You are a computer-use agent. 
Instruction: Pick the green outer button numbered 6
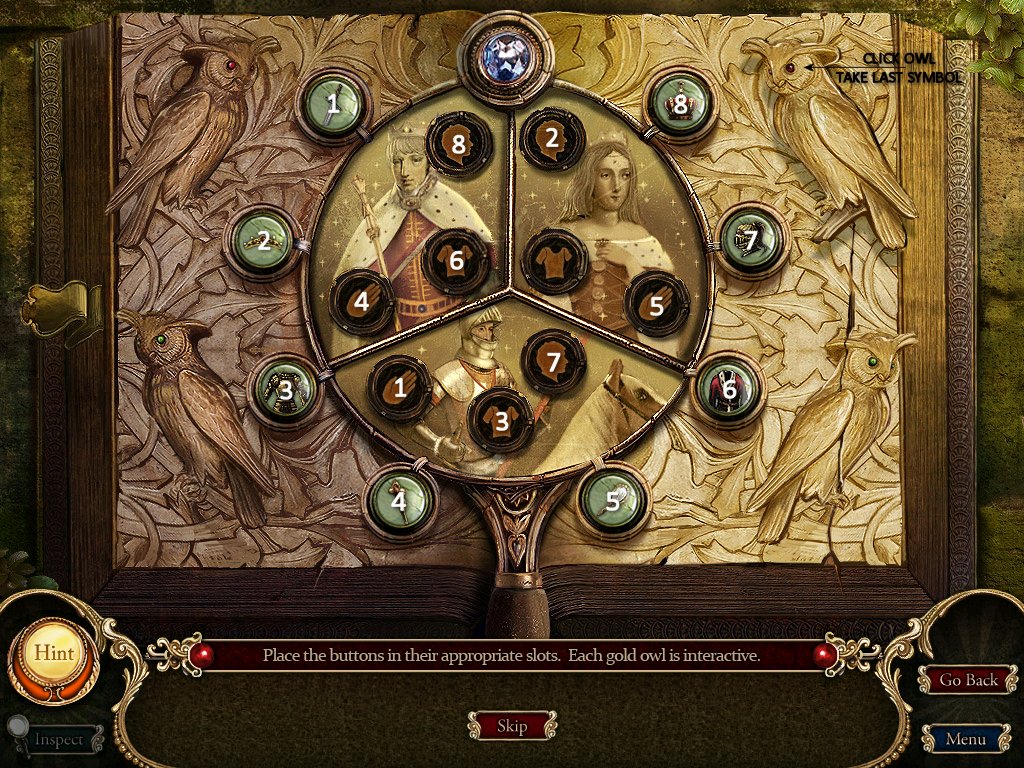[728, 389]
